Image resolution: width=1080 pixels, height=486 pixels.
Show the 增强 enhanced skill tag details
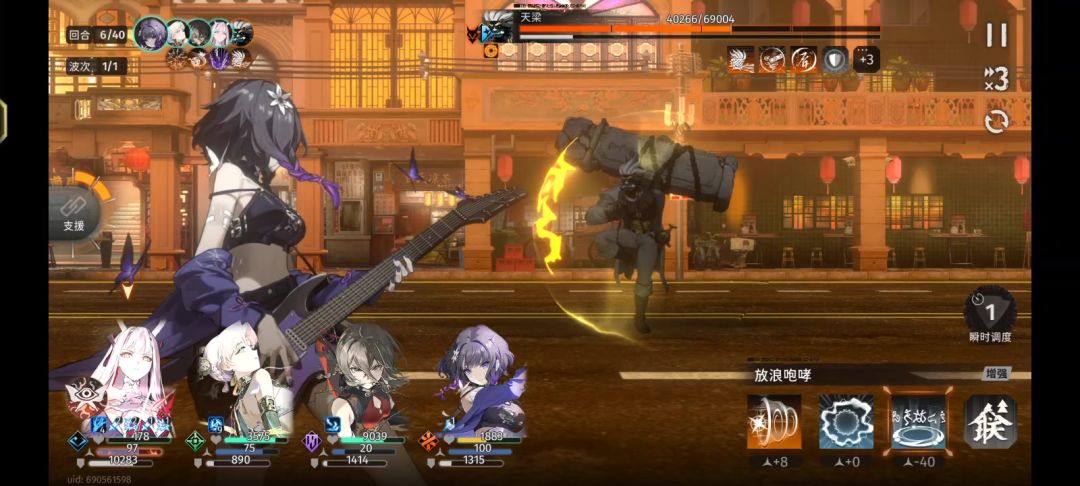pos(996,374)
